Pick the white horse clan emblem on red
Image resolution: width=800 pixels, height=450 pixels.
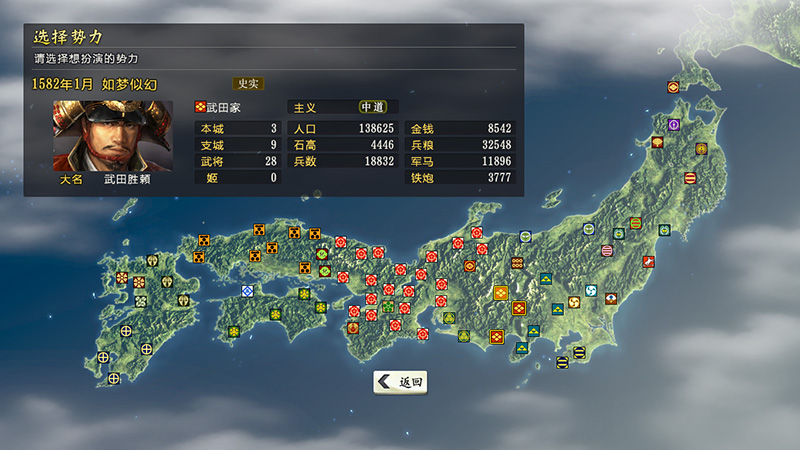coord(649,261)
